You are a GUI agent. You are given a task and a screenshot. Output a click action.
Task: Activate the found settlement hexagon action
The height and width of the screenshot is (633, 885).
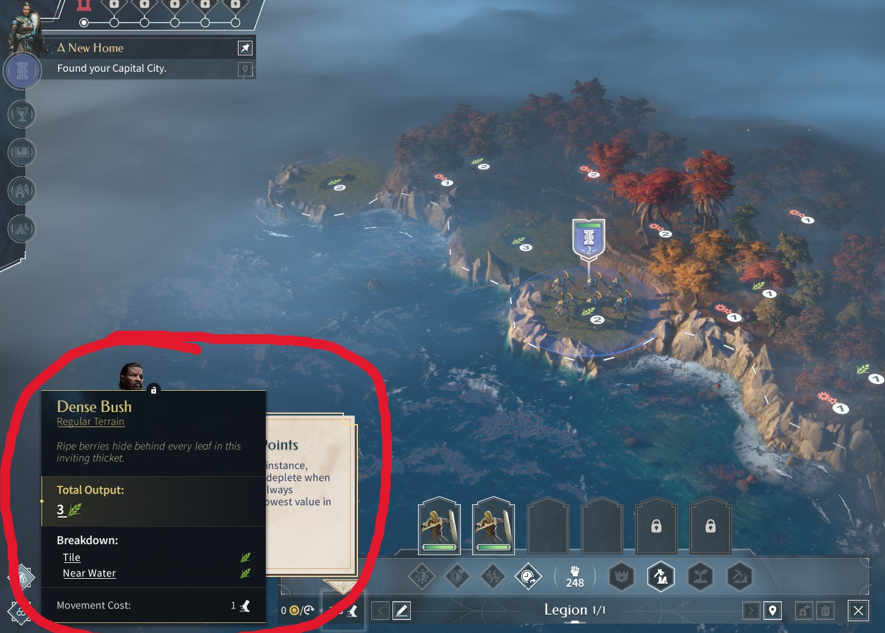pyautogui.click(x=661, y=576)
